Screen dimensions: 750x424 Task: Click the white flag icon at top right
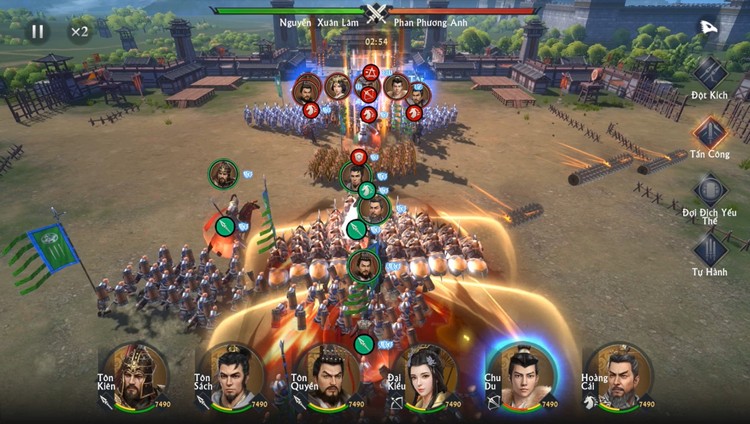pyautogui.click(x=708, y=27)
